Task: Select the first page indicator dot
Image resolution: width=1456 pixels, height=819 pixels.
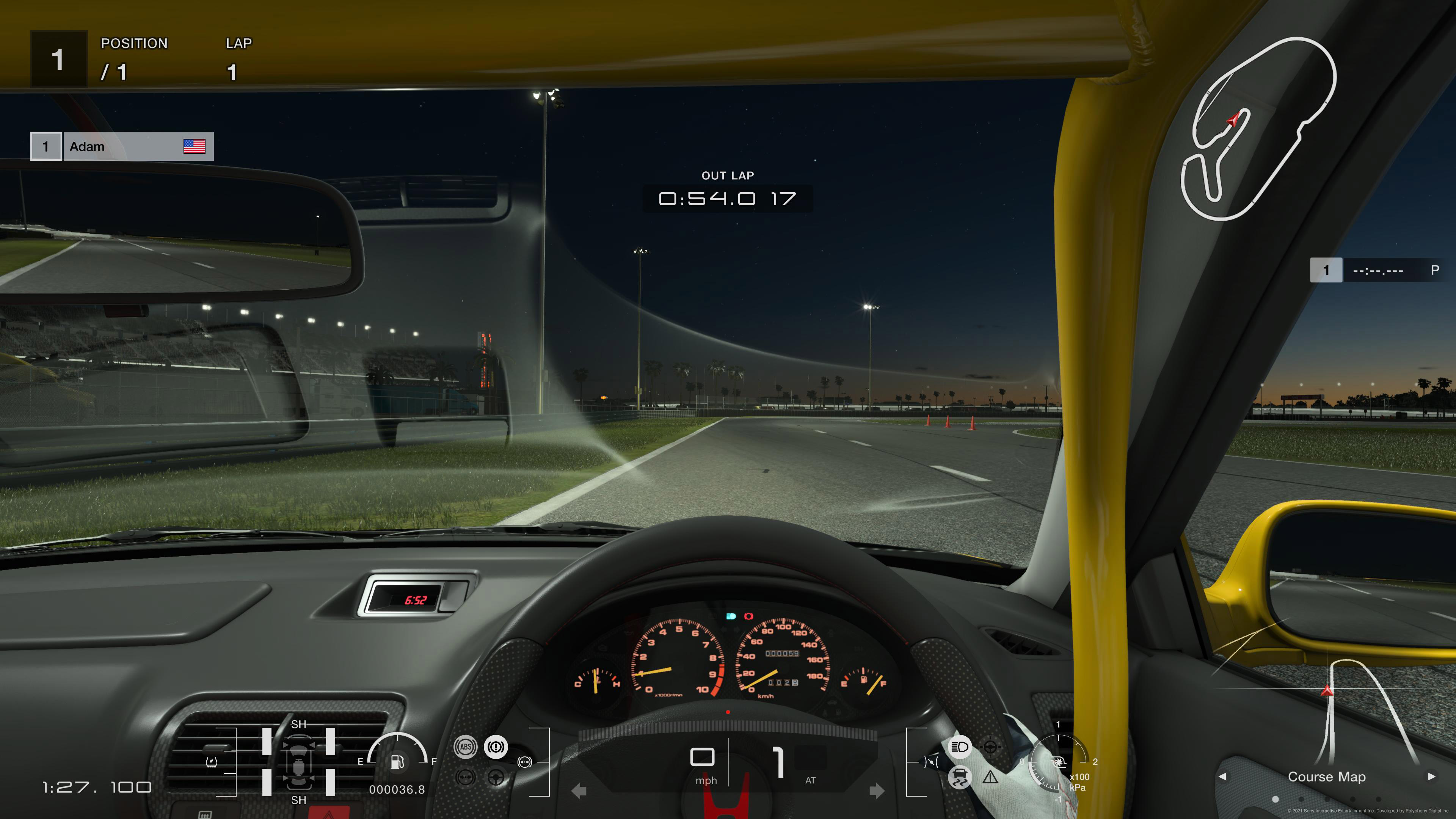Action: (x=1275, y=799)
